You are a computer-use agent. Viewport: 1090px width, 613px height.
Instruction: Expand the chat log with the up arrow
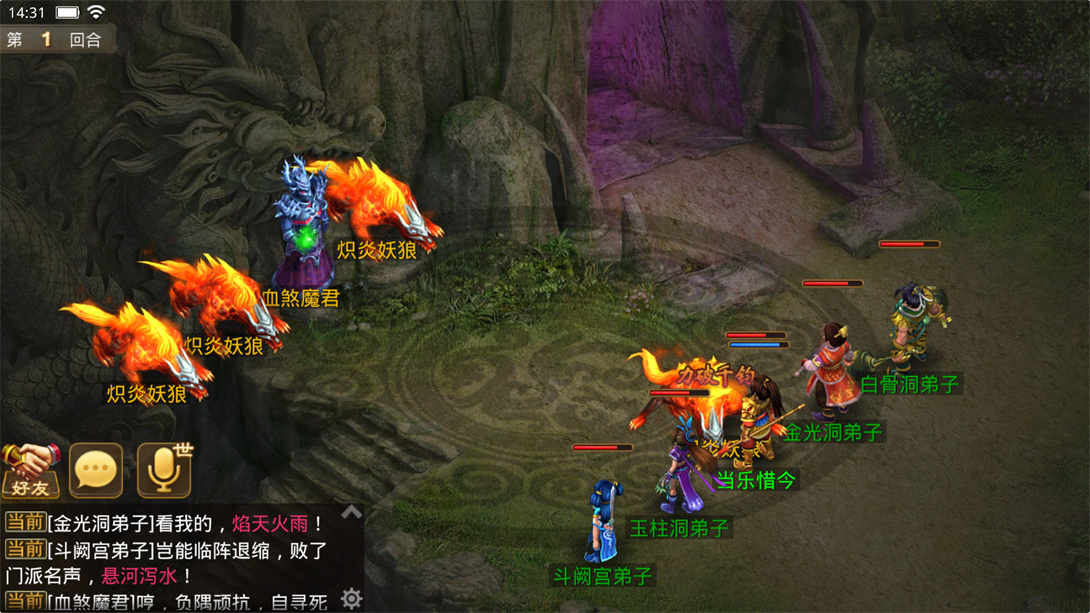(351, 512)
